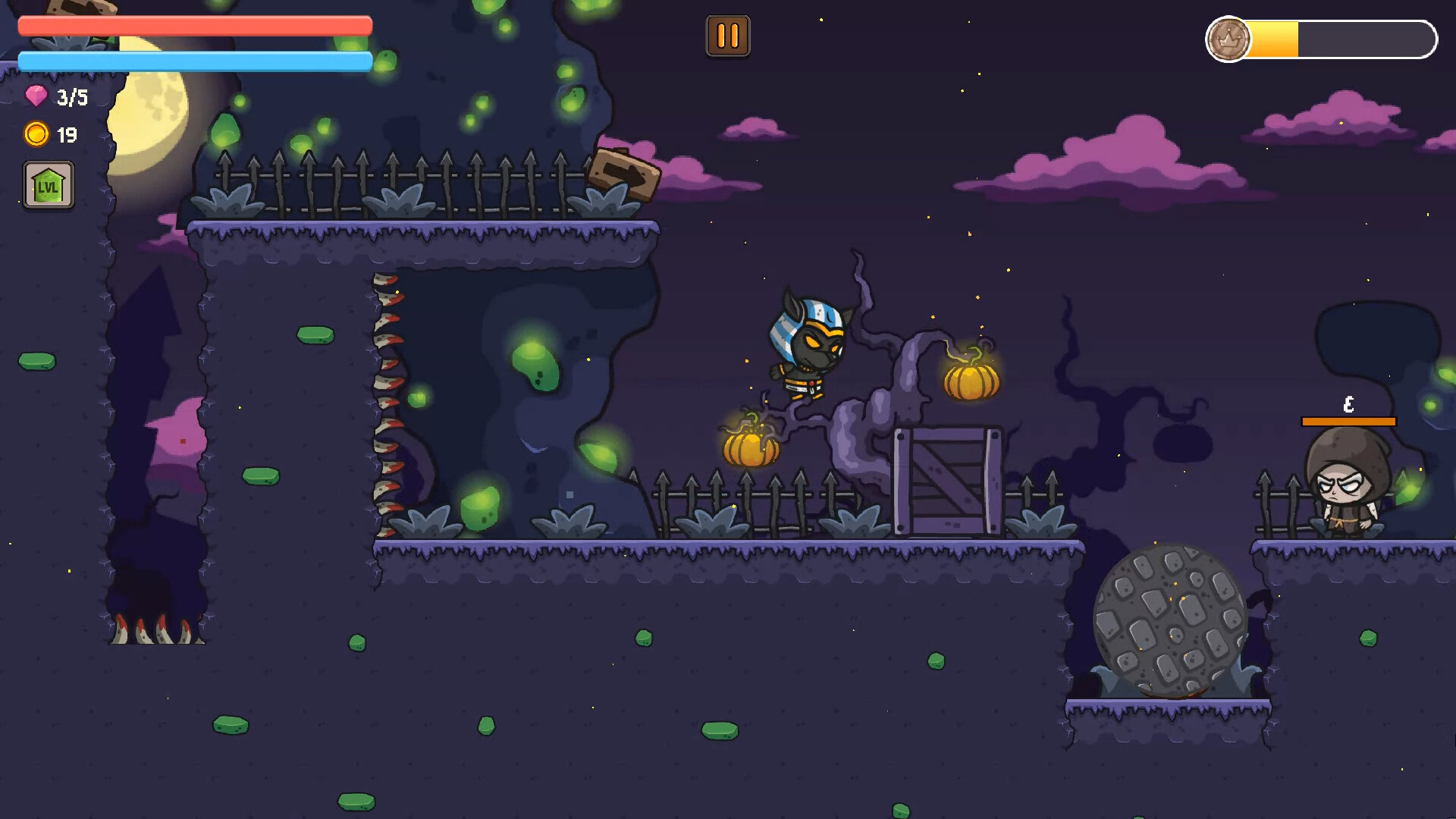
Task: Click the gold coin counter icon
Action: click(x=34, y=133)
